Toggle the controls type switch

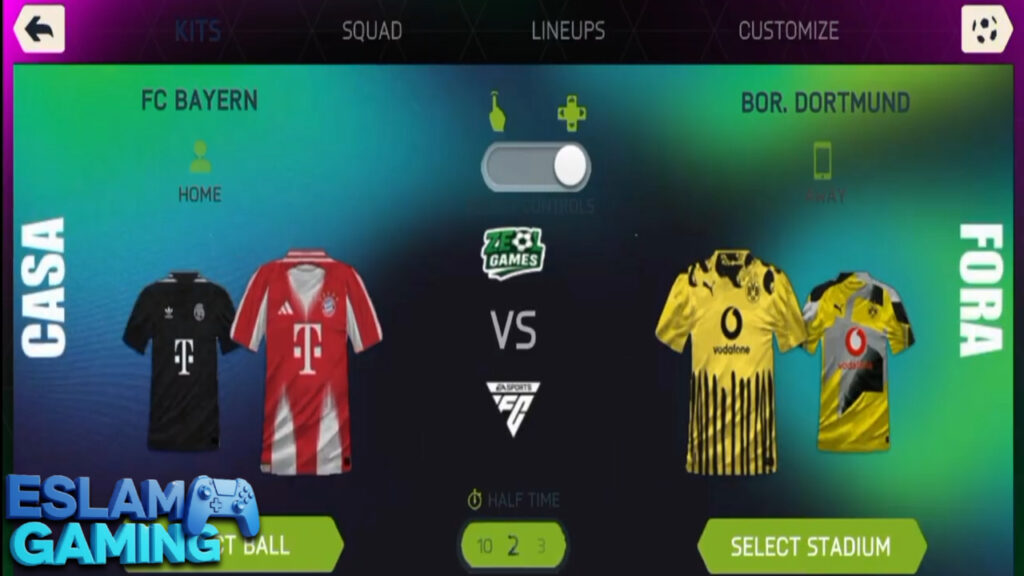coord(536,166)
